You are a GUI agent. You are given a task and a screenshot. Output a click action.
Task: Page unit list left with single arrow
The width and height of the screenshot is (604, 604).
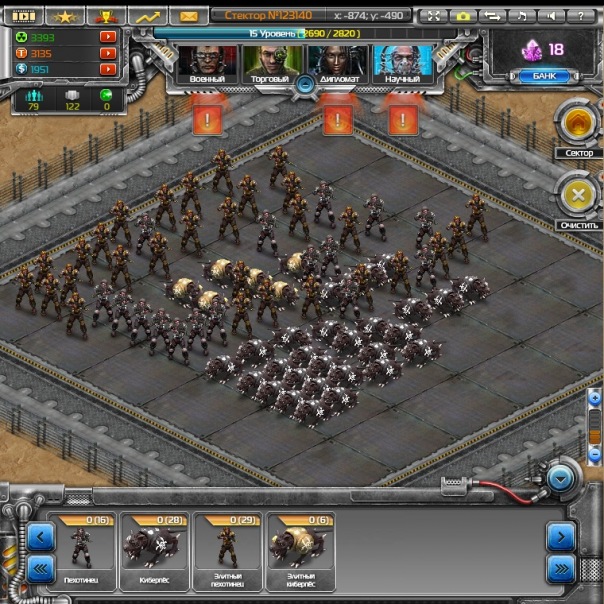pos(40,537)
